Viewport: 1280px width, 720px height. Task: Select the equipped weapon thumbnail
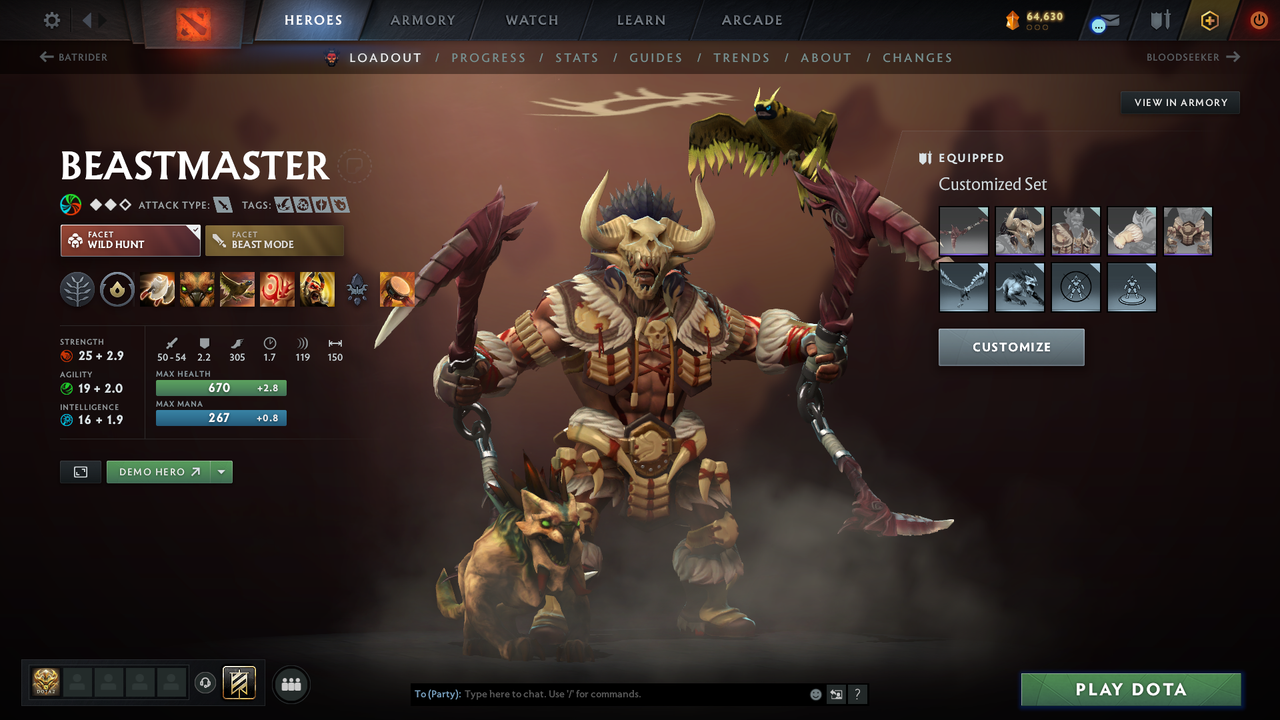pyautogui.click(x=963, y=231)
